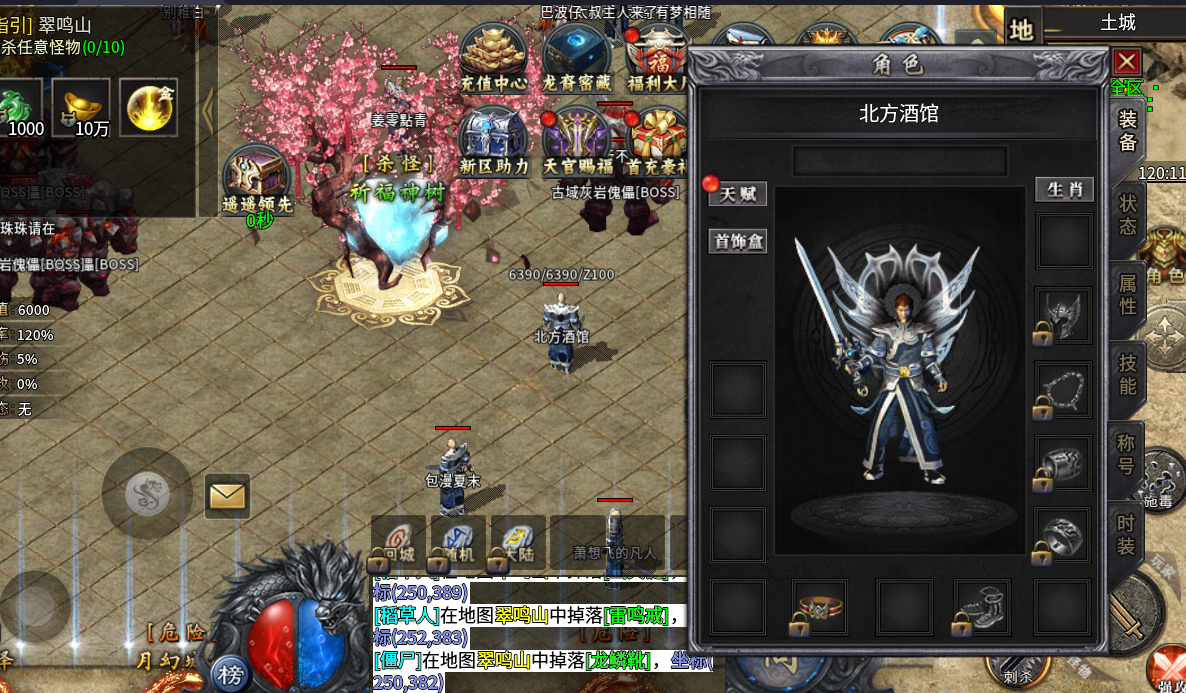
Task: Open the 榜 ranking button
Action: point(231,675)
